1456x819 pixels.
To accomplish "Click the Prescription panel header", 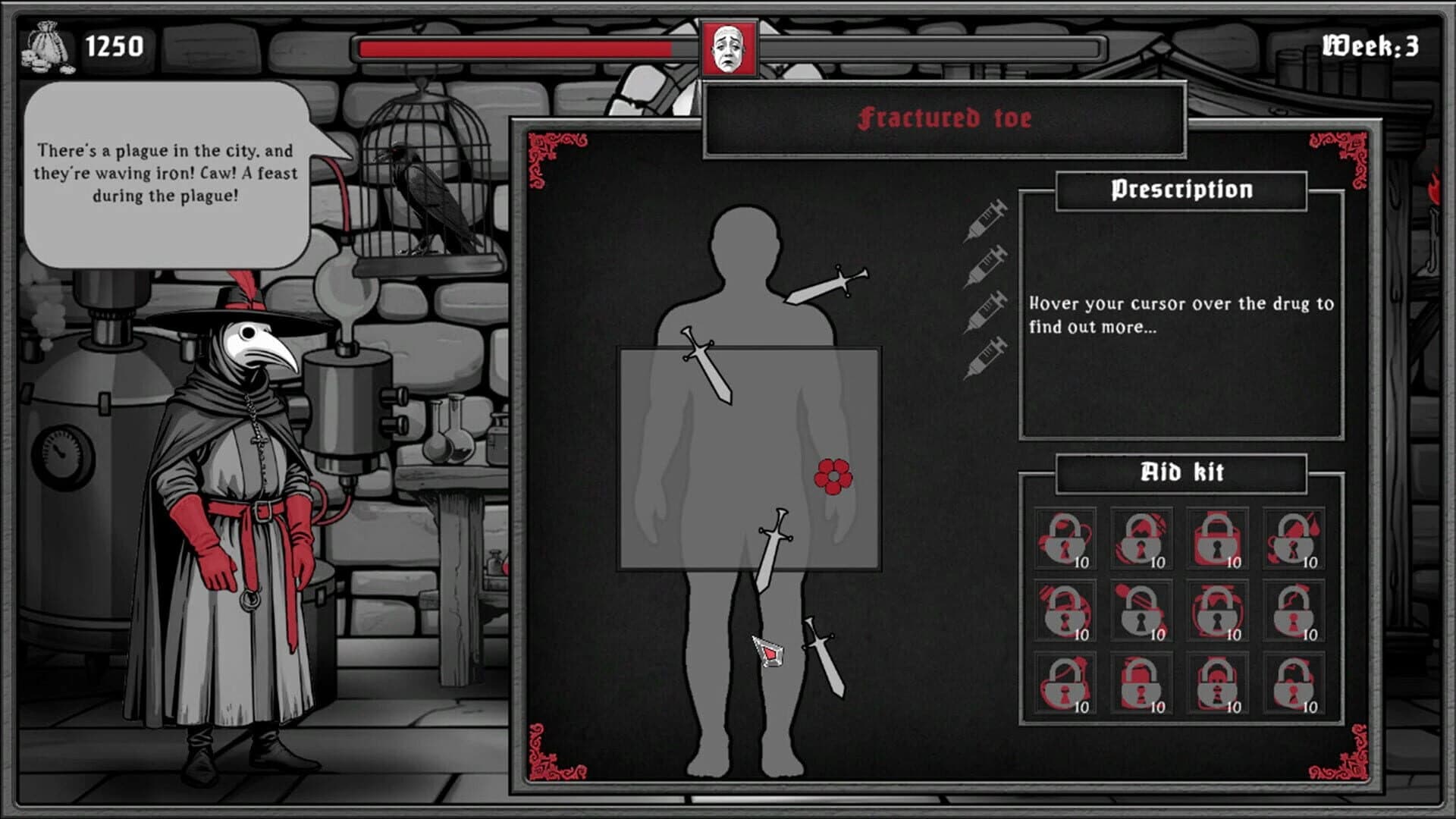I will point(1181,188).
